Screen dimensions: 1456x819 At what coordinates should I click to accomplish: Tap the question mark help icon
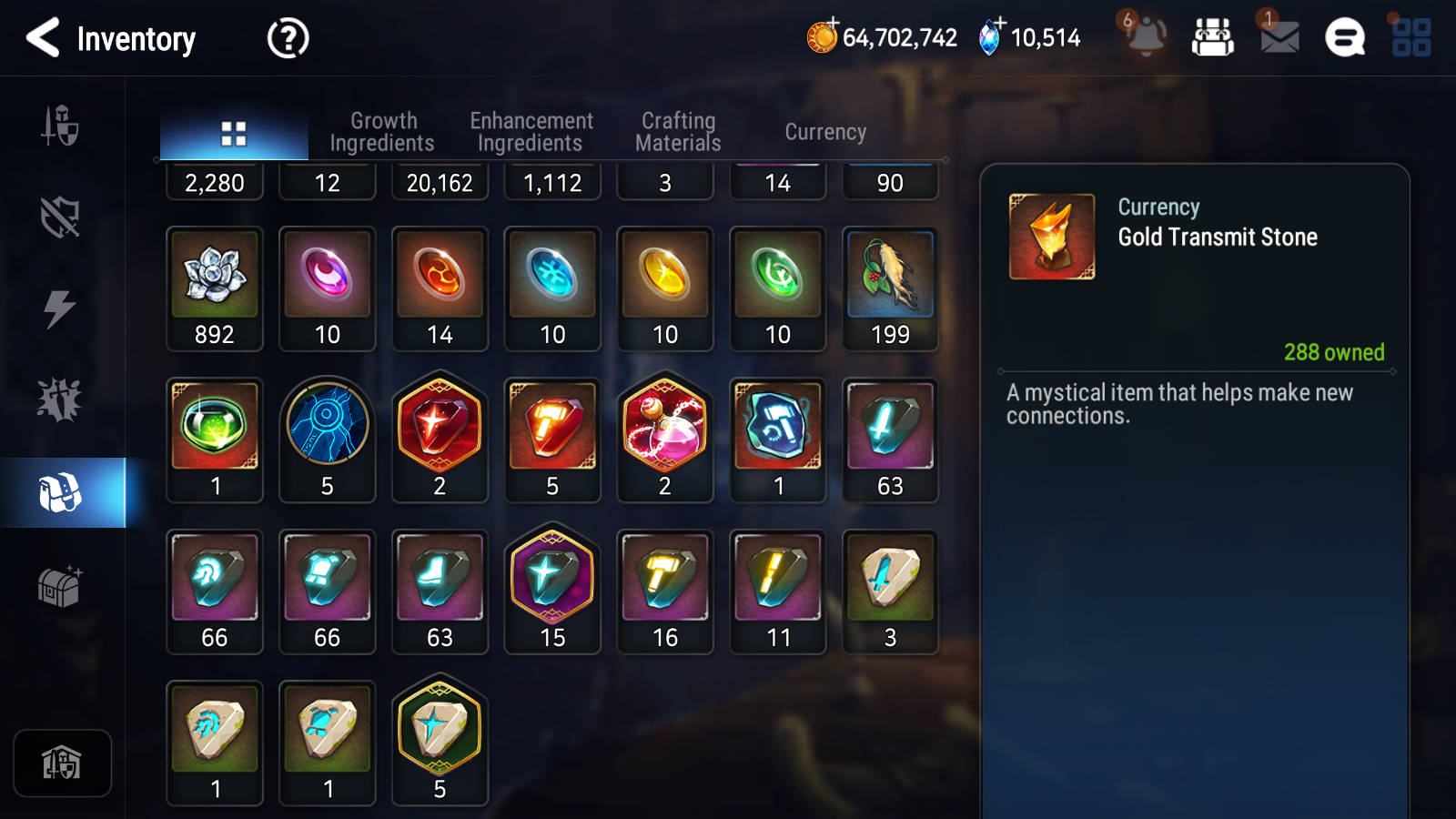coord(286,38)
